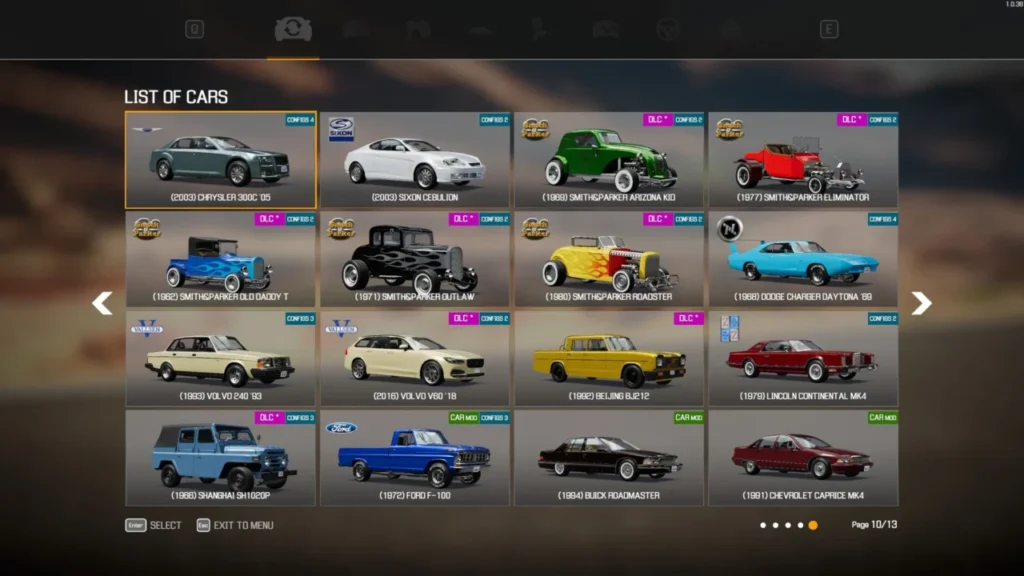This screenshot has width=1024, height=576.
Task: Choose the Shanghai SH1020P truck
Action: pyautogui.click(x=220, y=457)
